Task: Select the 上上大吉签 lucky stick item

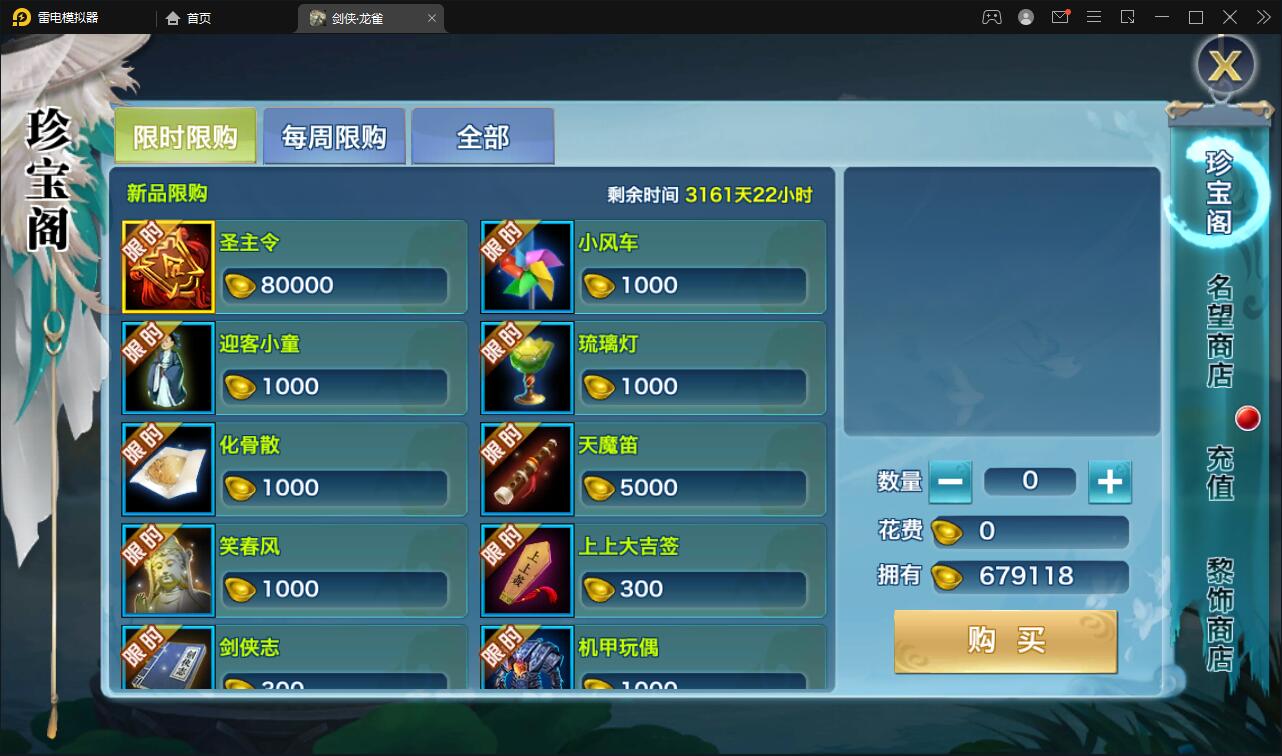Action: (527, 570)
